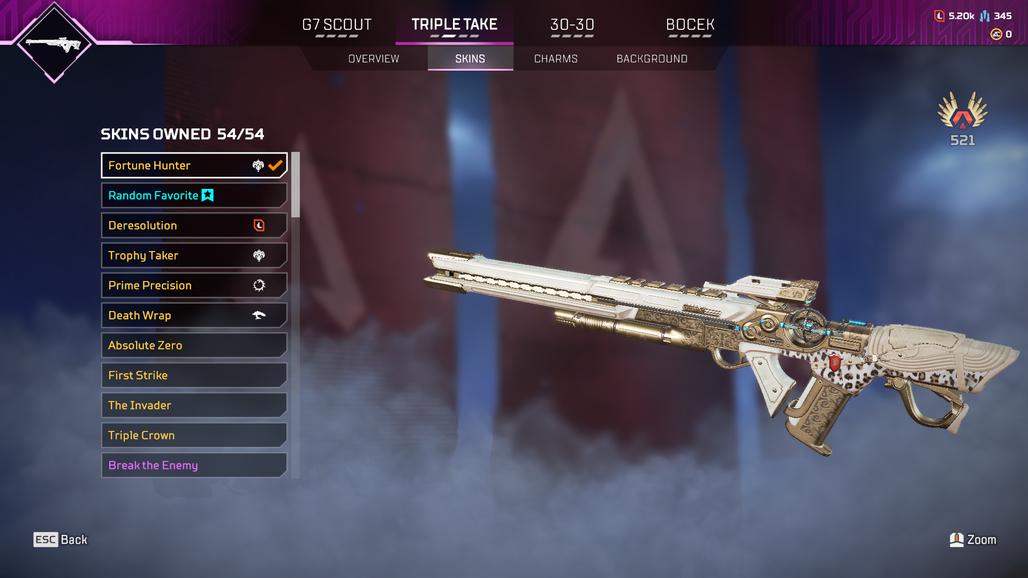
Task: Equip the Trophy Taker skin
Action: (194, 255)
